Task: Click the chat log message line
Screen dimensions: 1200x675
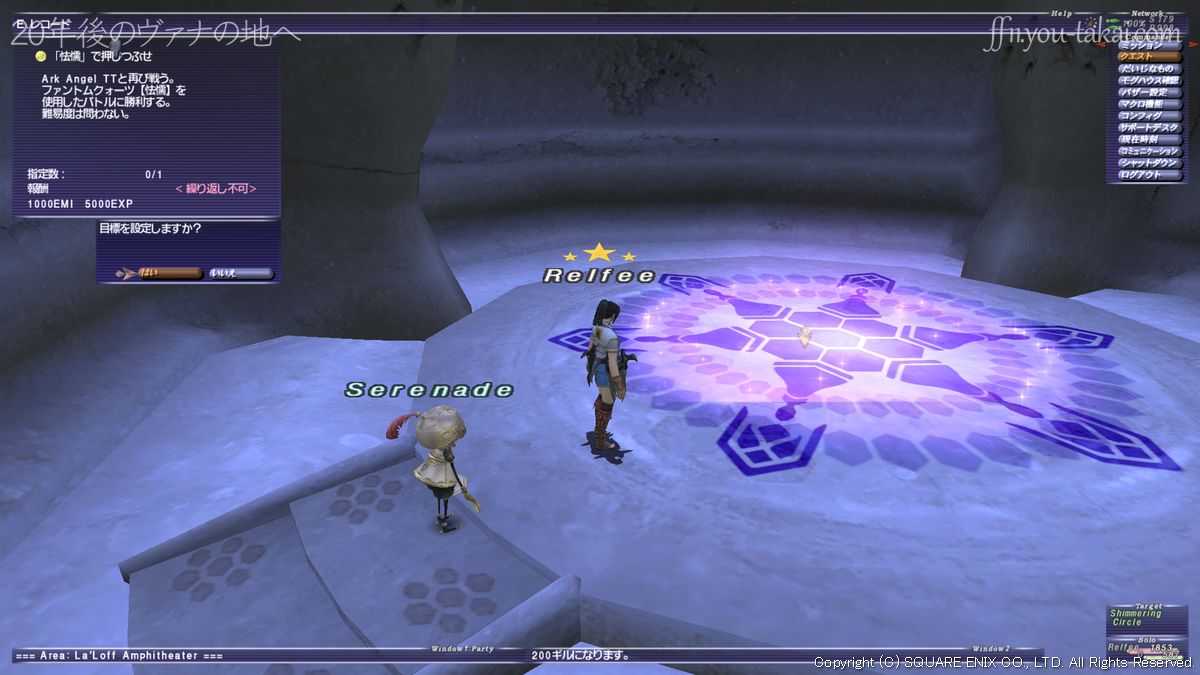Action: [582, 656]
